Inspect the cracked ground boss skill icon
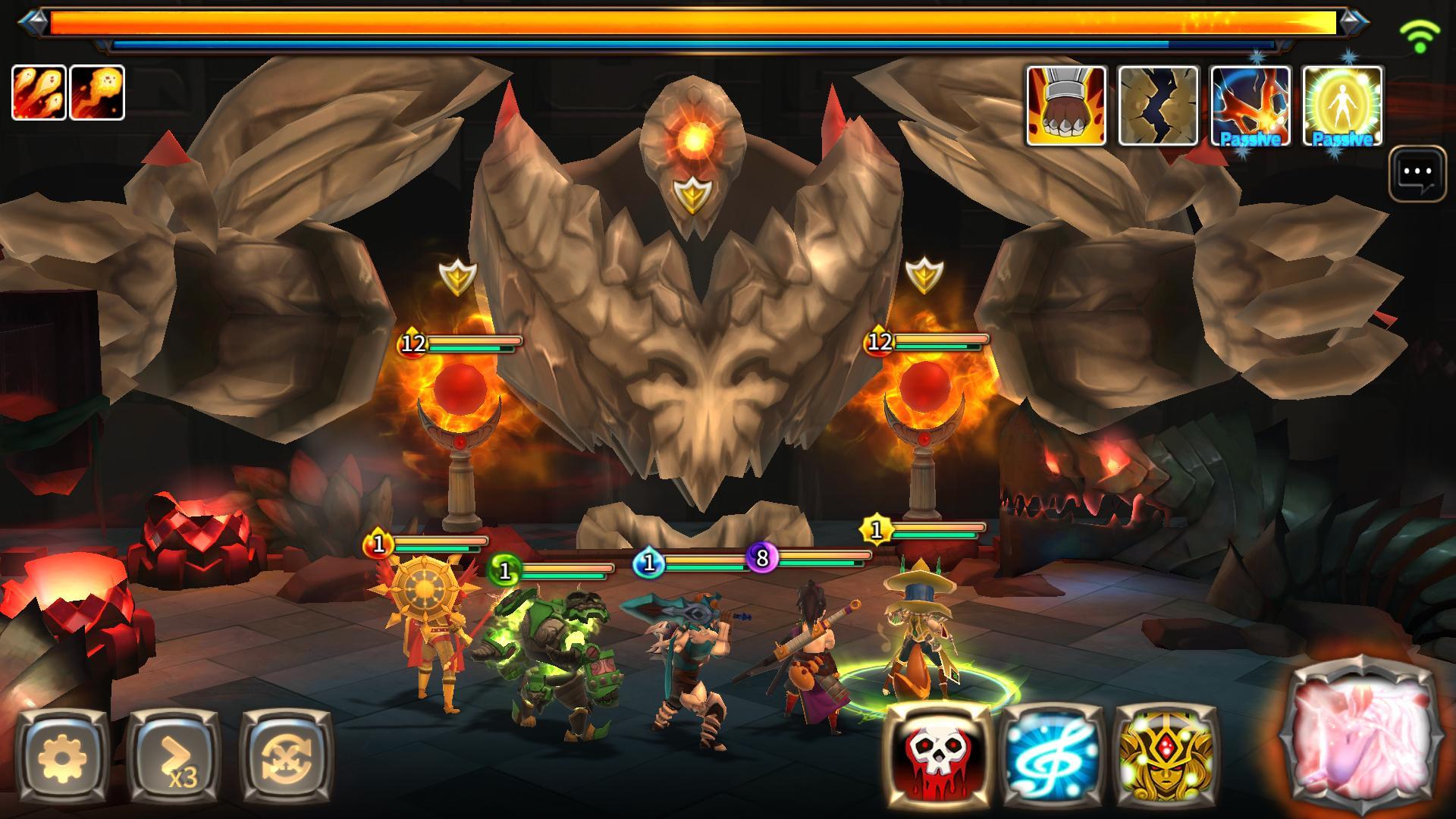The image size is (1456, 819). pos(1158,105)
